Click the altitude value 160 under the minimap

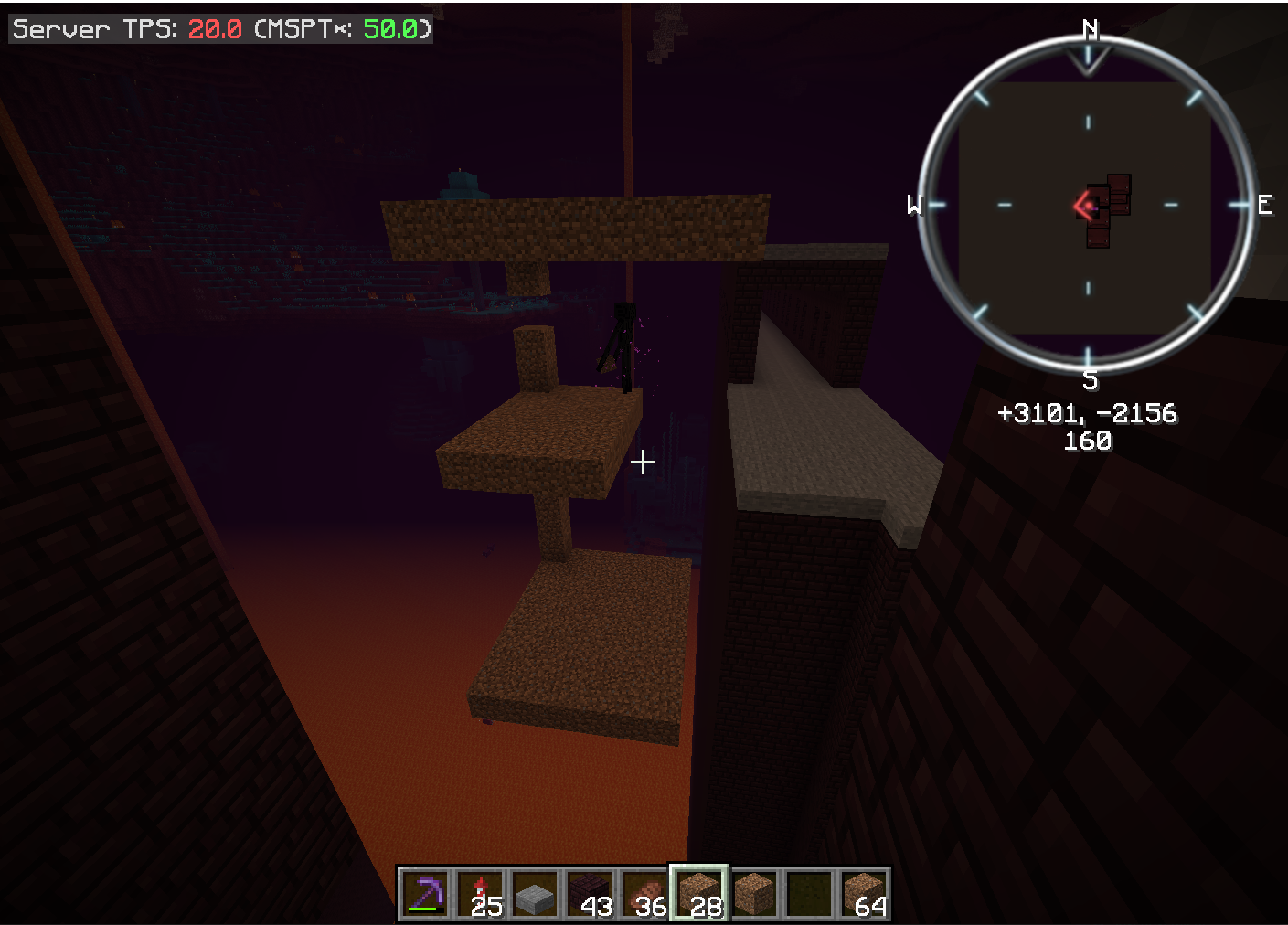pyautogui.click(x=1087, y=442)
